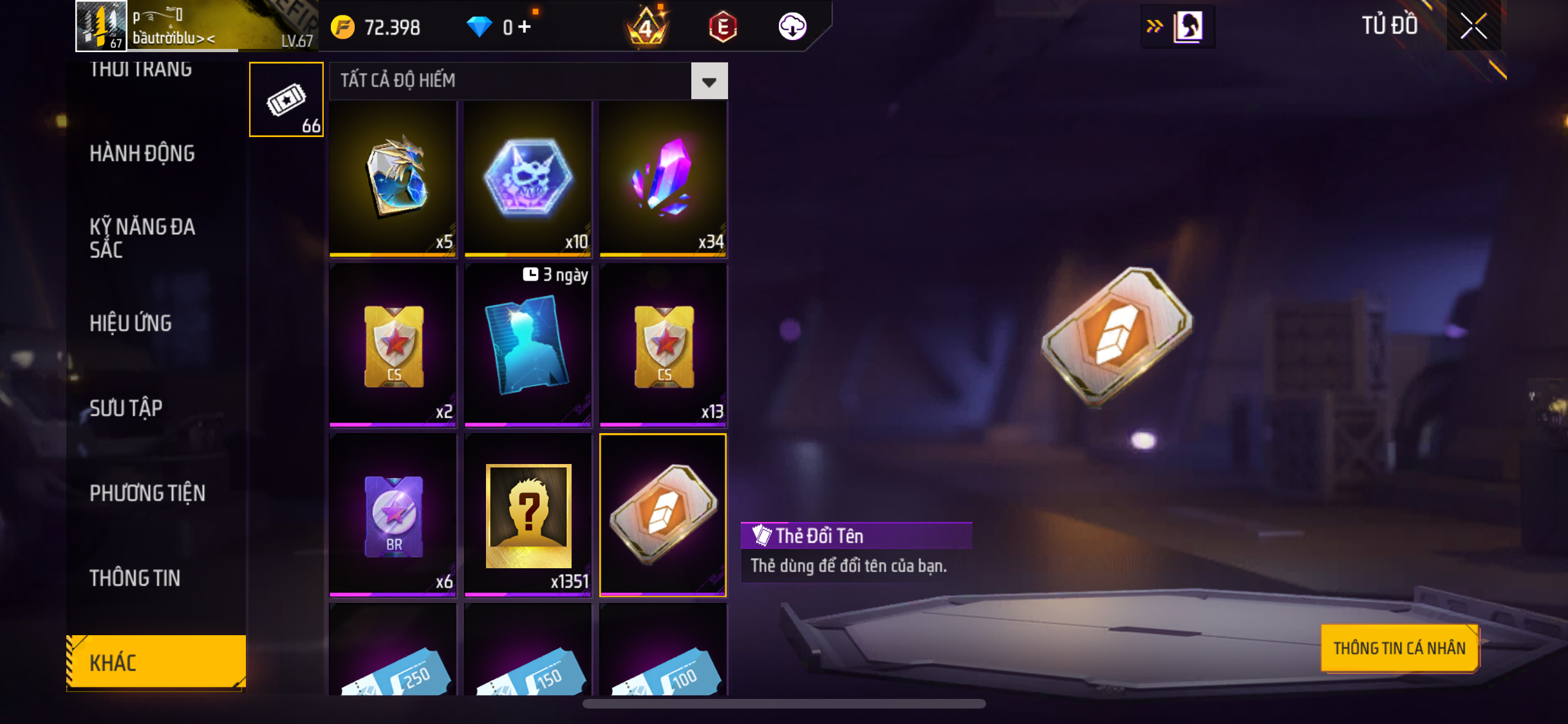Add diamonds with the plus button
The height and width of the screenshot is (724, 1568).
point(525,27)
